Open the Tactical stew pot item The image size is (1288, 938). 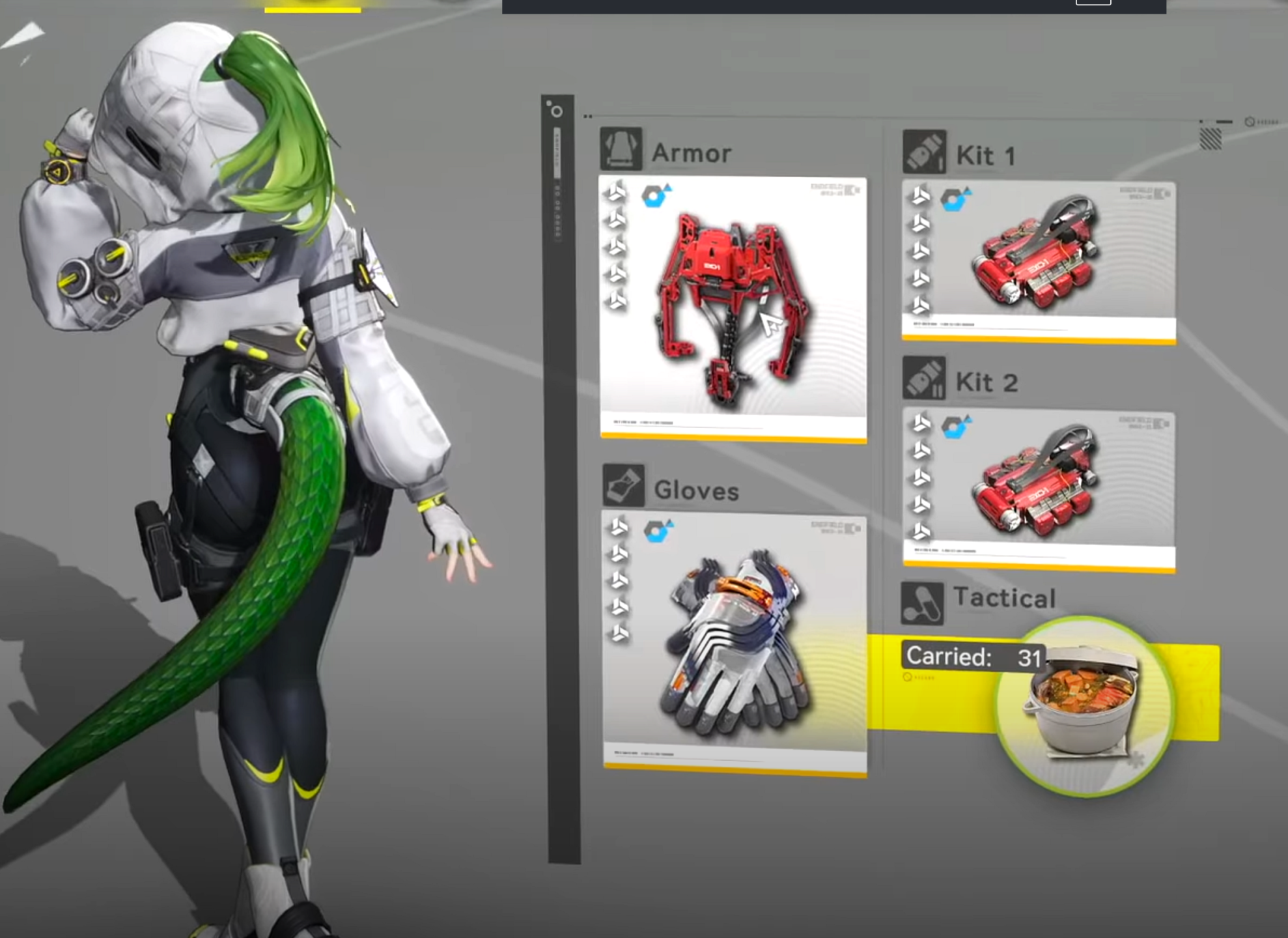pyautogui.click(x=1084, y=705)
